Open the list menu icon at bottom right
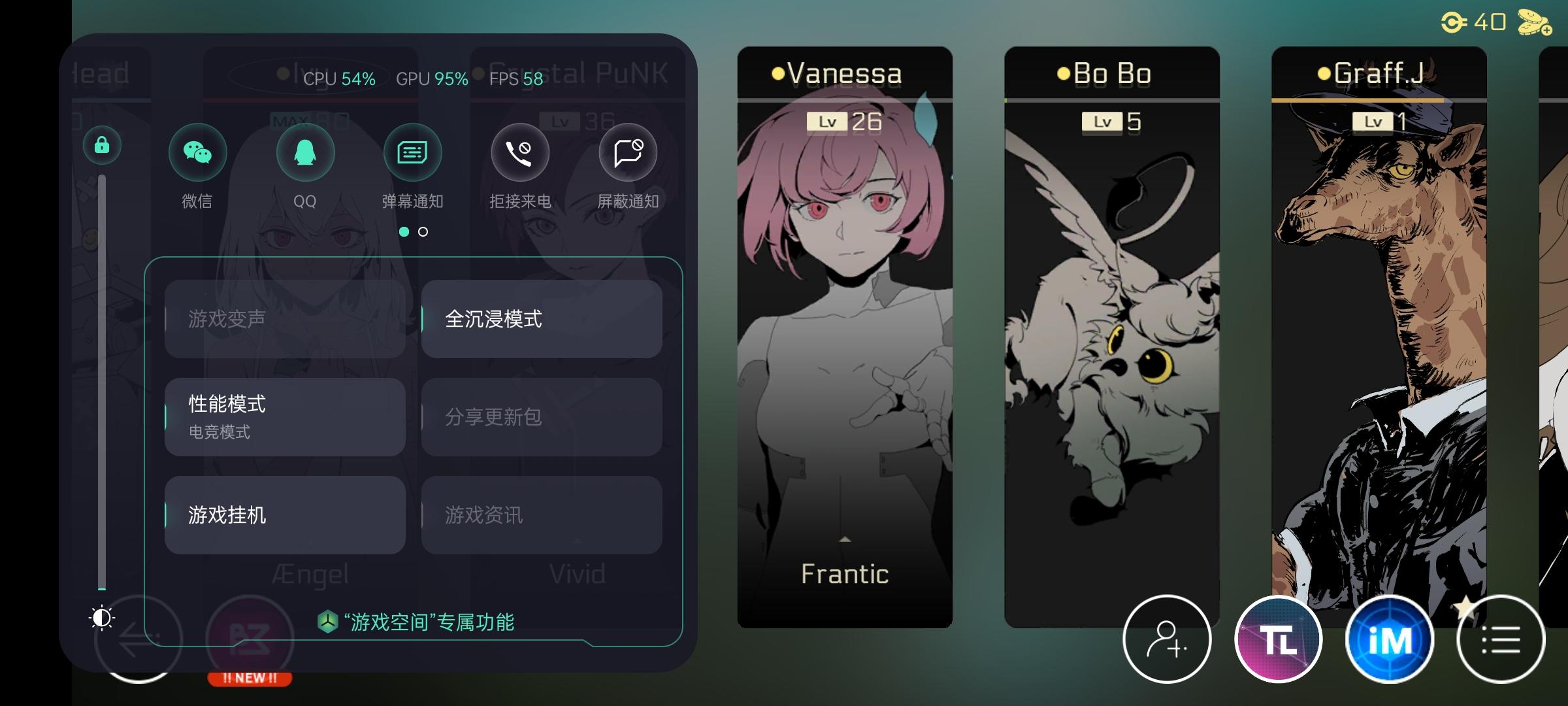 coord(1500,639)
